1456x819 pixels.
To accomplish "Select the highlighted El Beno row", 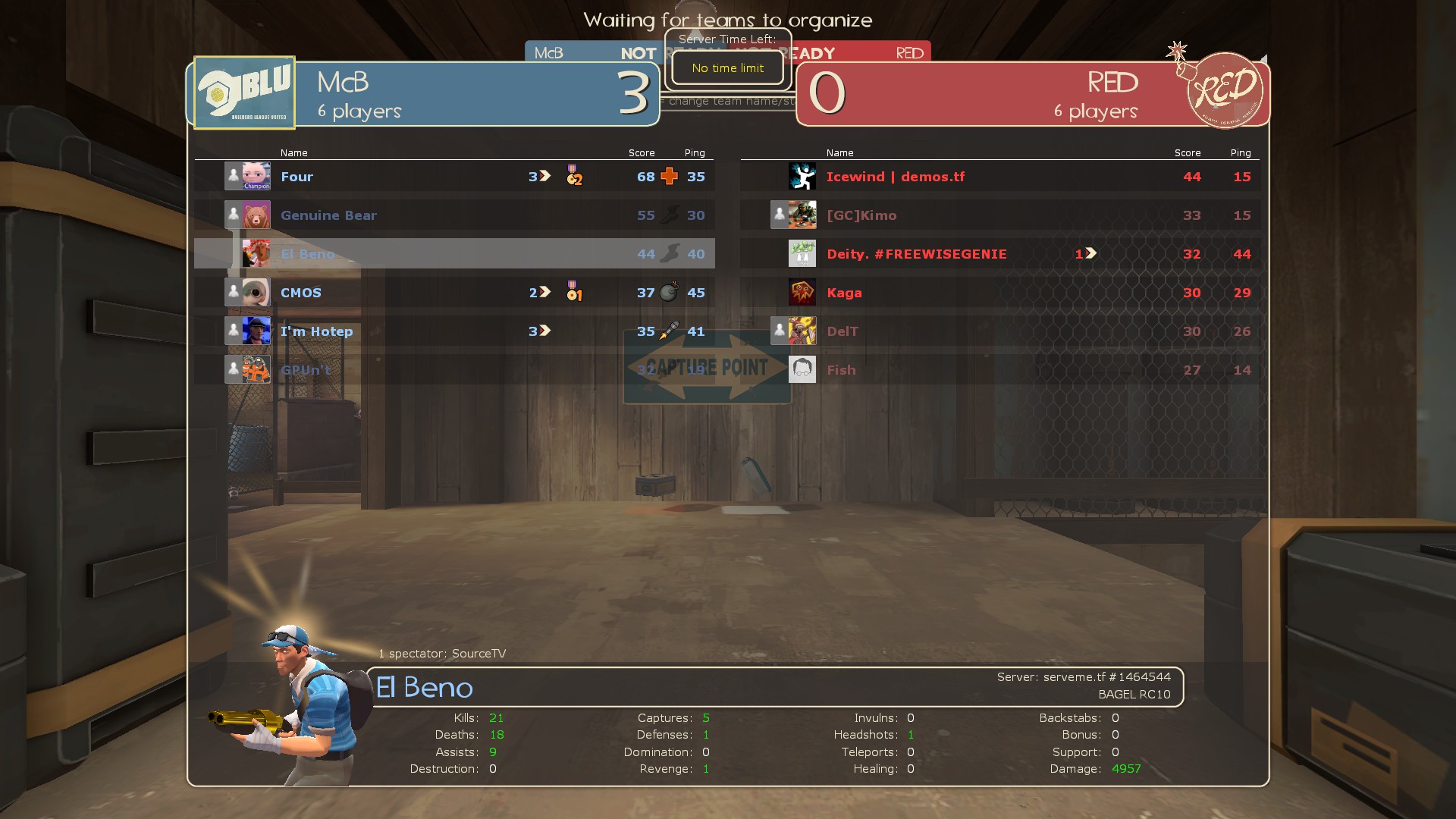I will click(307, 254).
